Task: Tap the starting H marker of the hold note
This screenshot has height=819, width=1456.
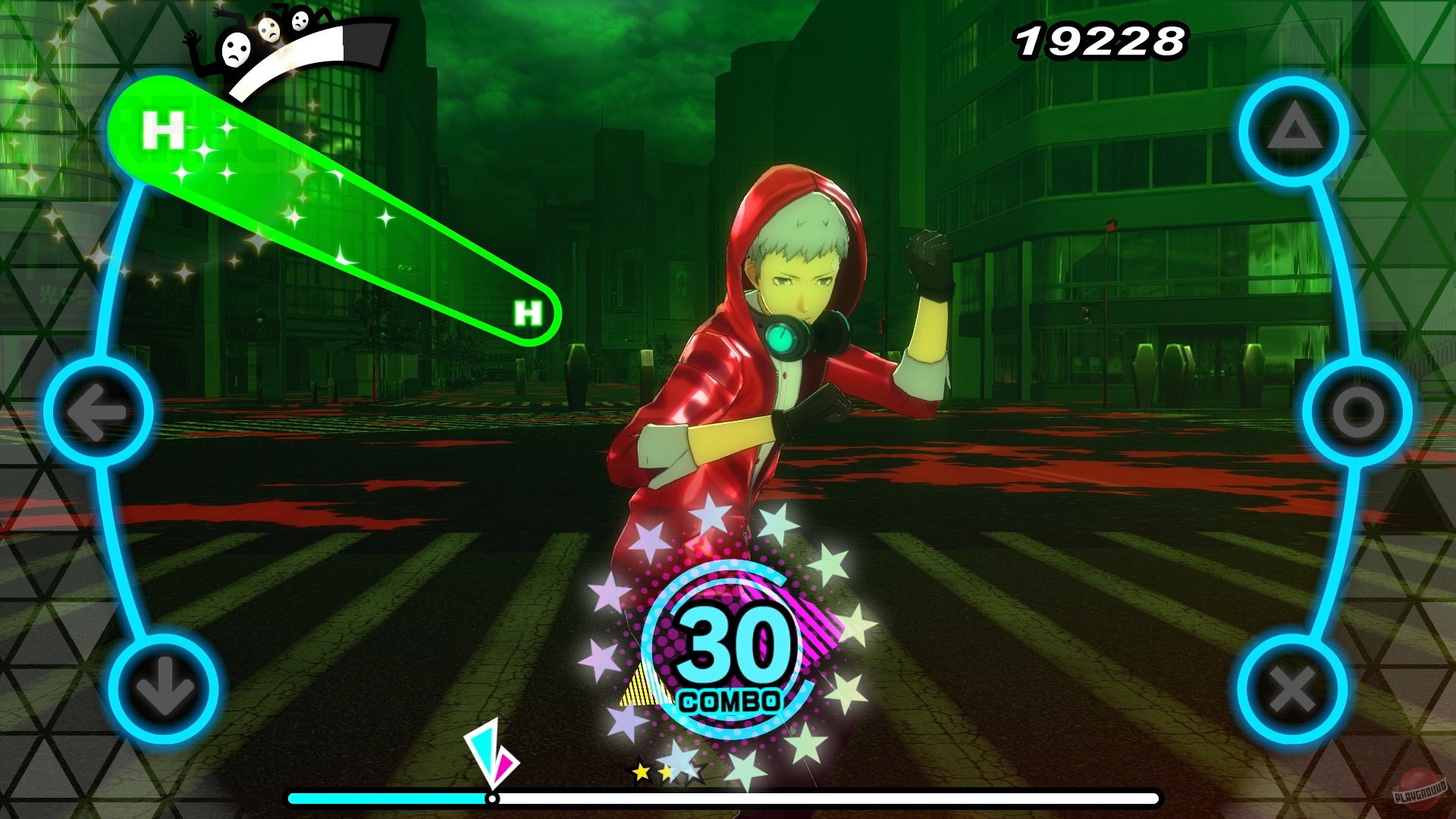Action: (162, 130)
